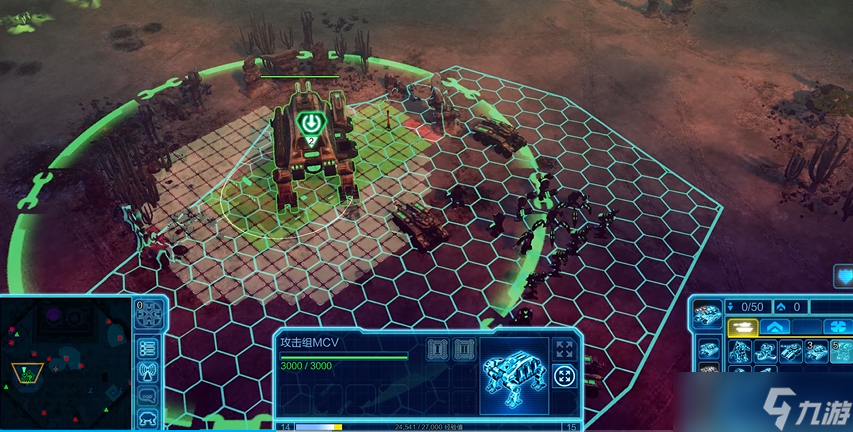Activate the square expand arrows command
Screen dimensions: 853x432
563,349
